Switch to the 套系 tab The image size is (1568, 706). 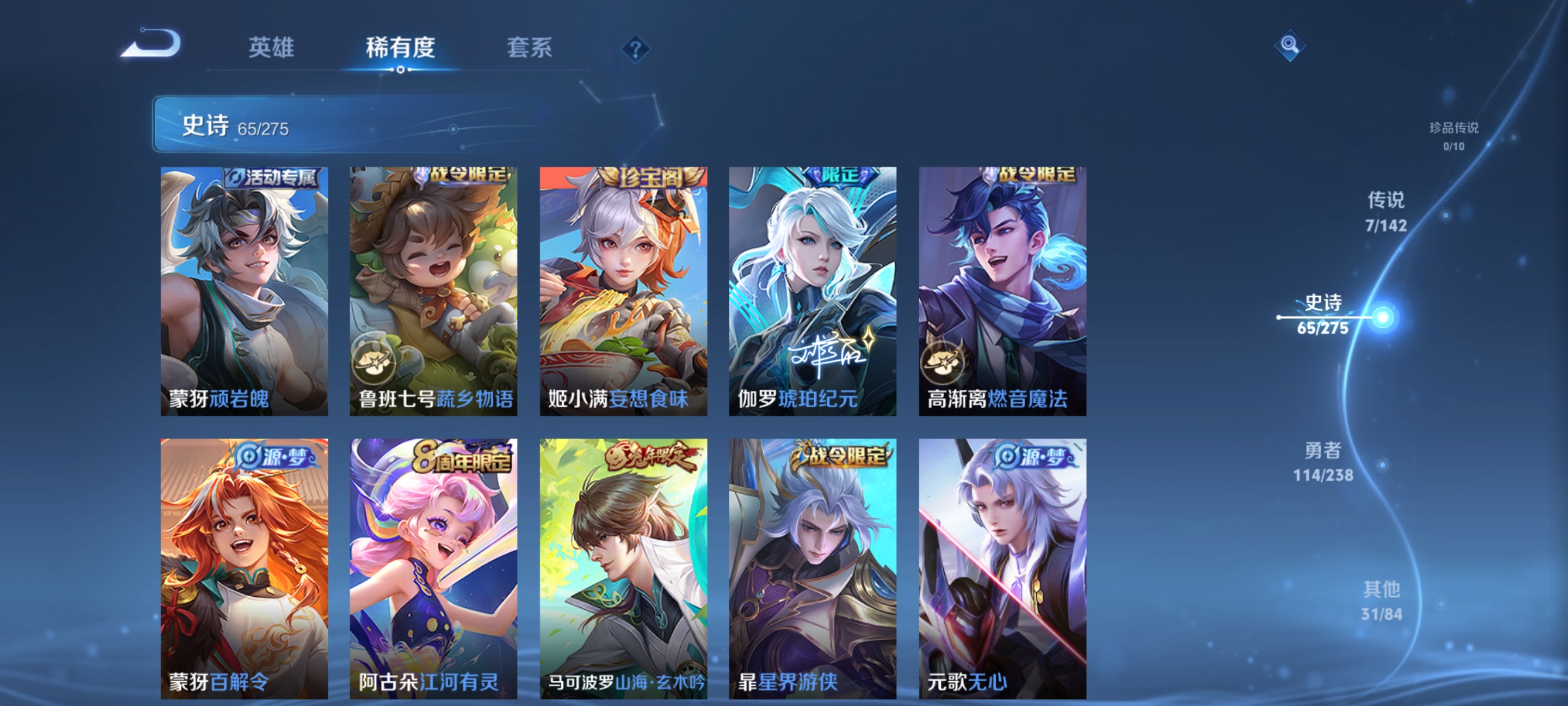pyautogui.click(x=529, y=48)
